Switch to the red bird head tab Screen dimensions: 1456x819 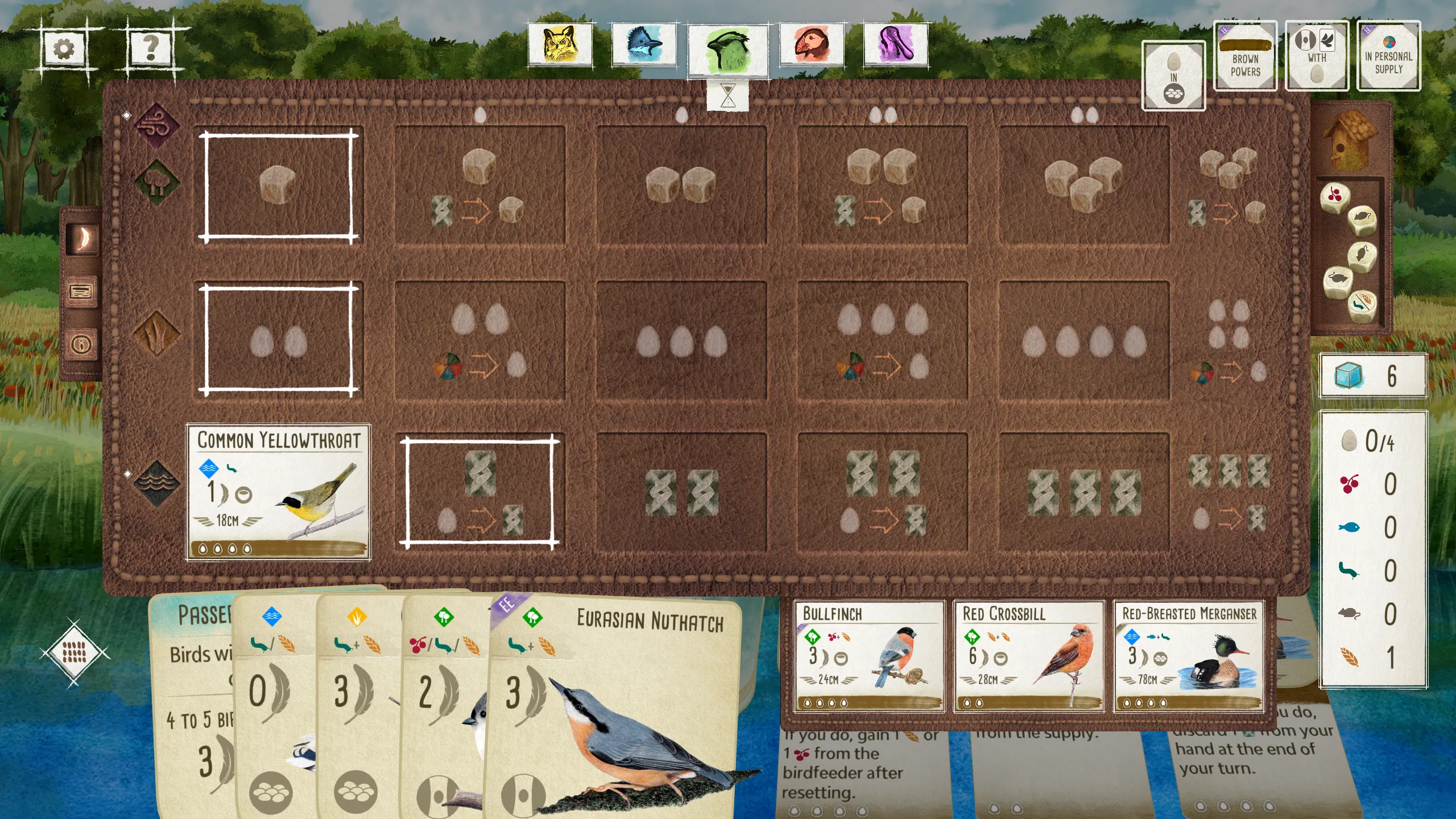tap(812, 44)
